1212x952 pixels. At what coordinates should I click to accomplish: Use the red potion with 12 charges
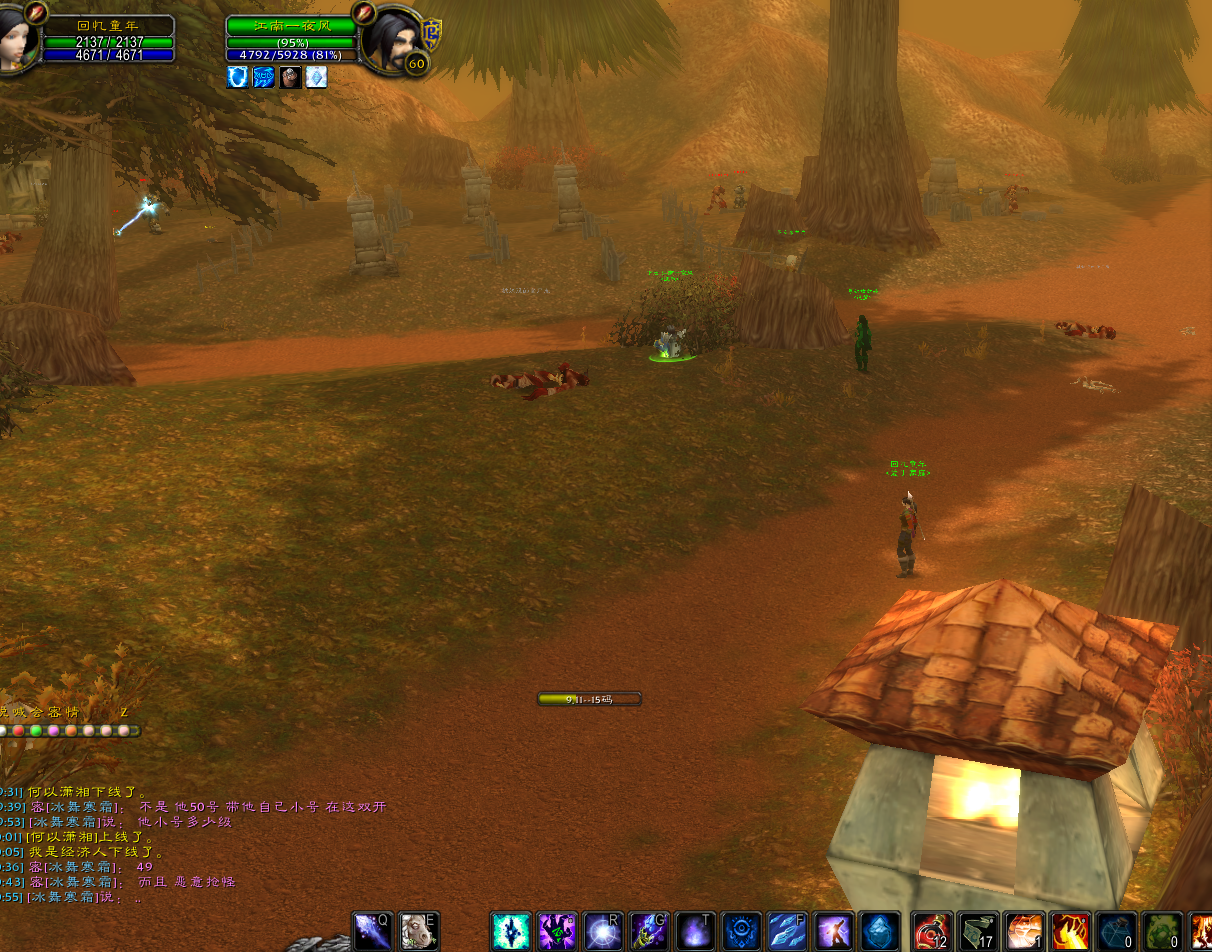tap(933, 931)
